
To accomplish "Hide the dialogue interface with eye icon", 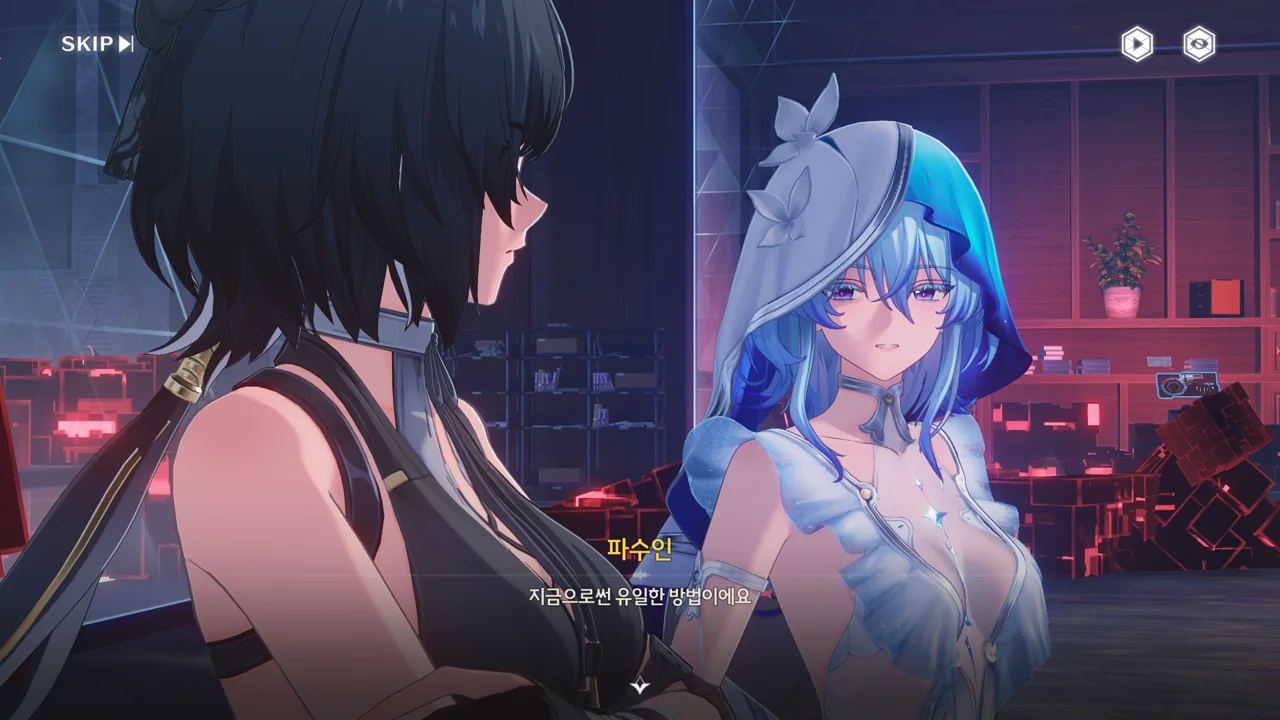I will coord(1199,44).
